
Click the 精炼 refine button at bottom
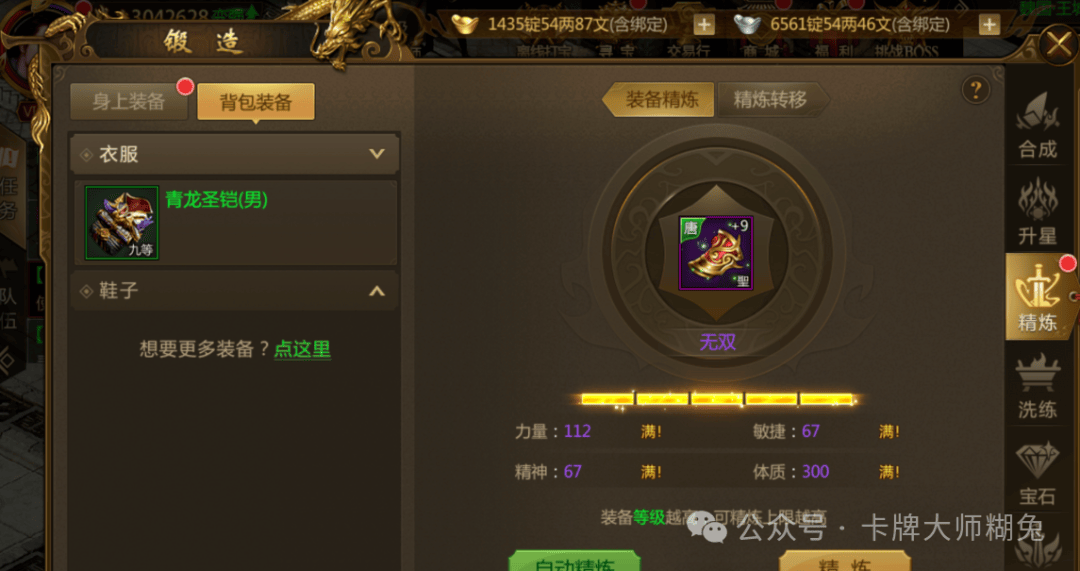point(843,562)
